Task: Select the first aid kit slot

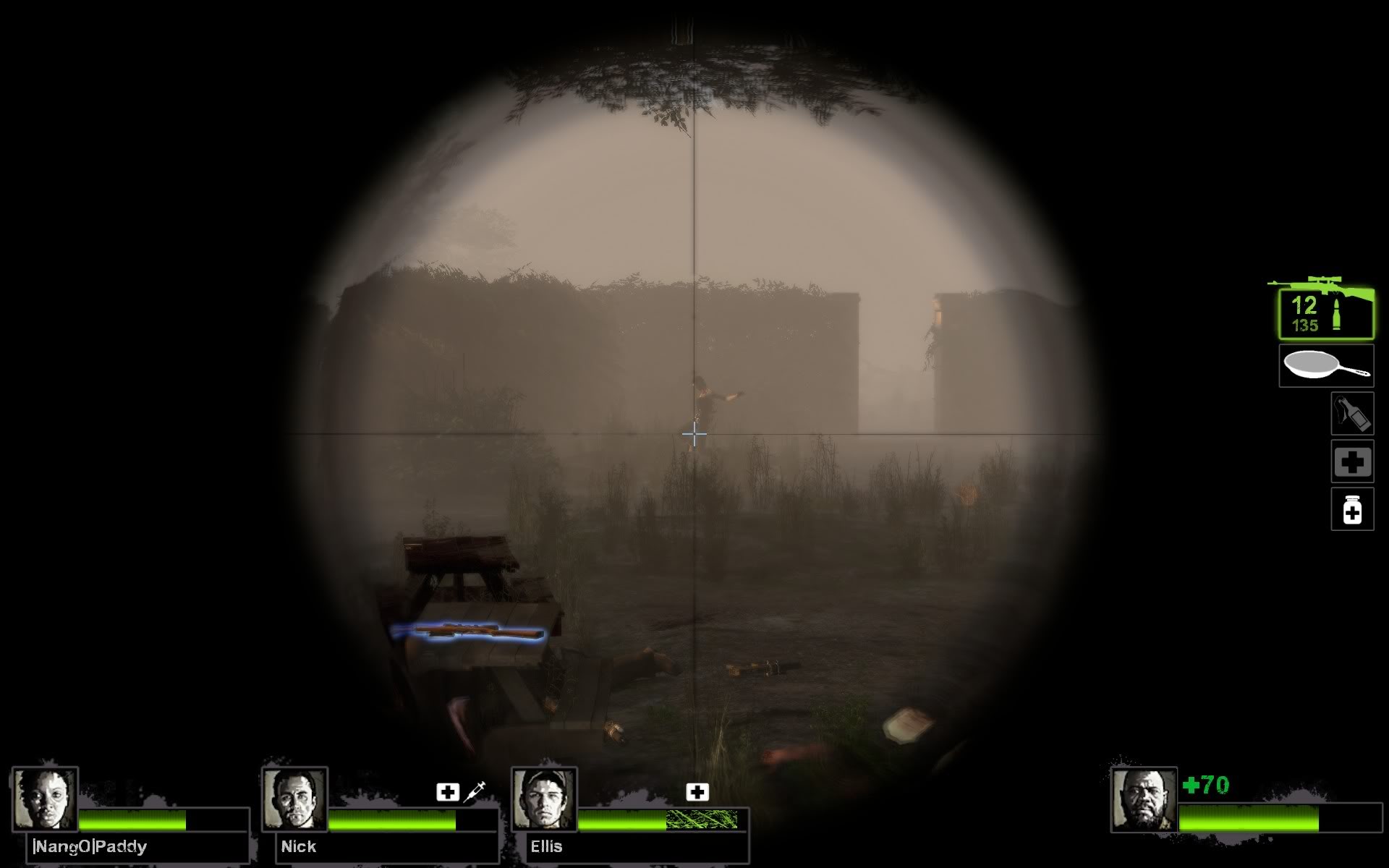Action: click(1351, 461)
